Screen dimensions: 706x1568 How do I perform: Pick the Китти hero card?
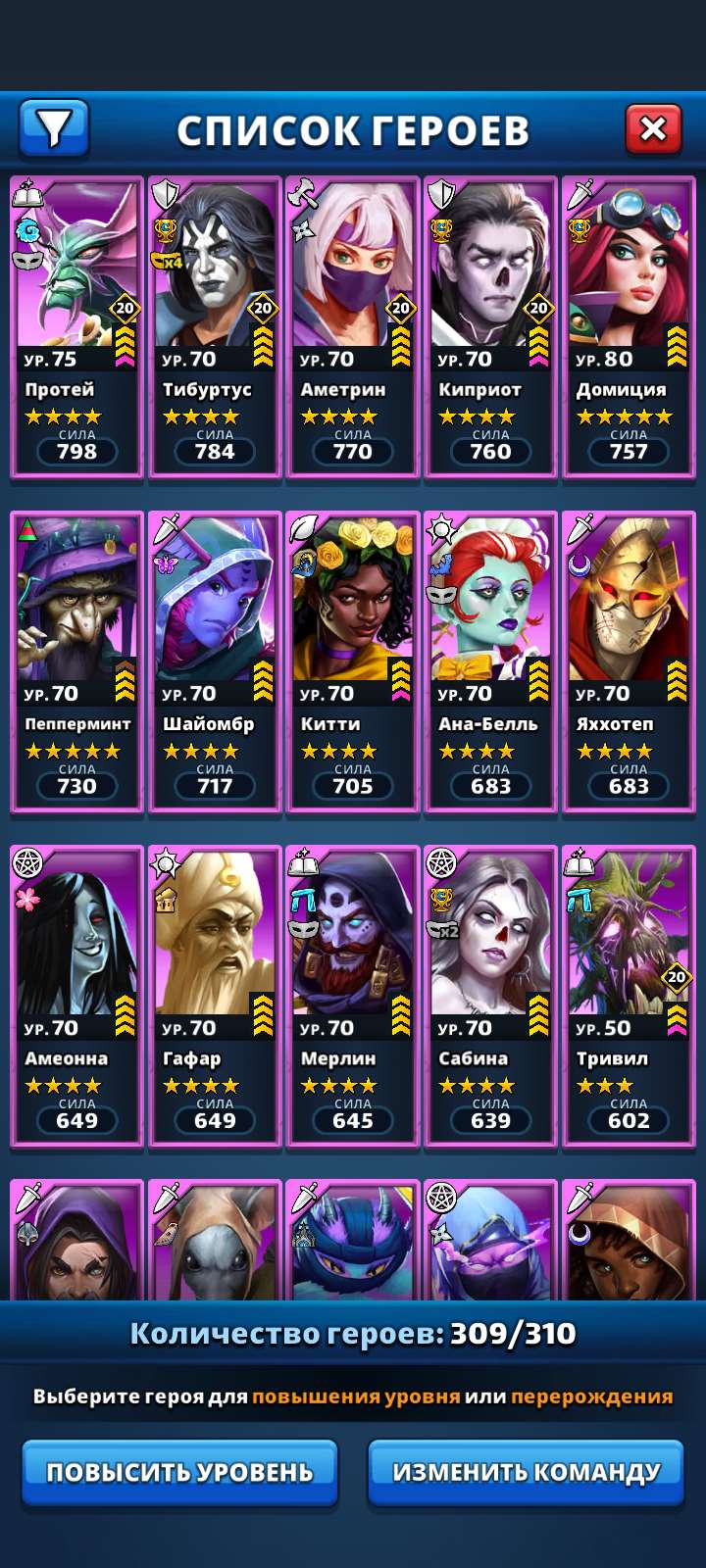click(x=353, y=661)
